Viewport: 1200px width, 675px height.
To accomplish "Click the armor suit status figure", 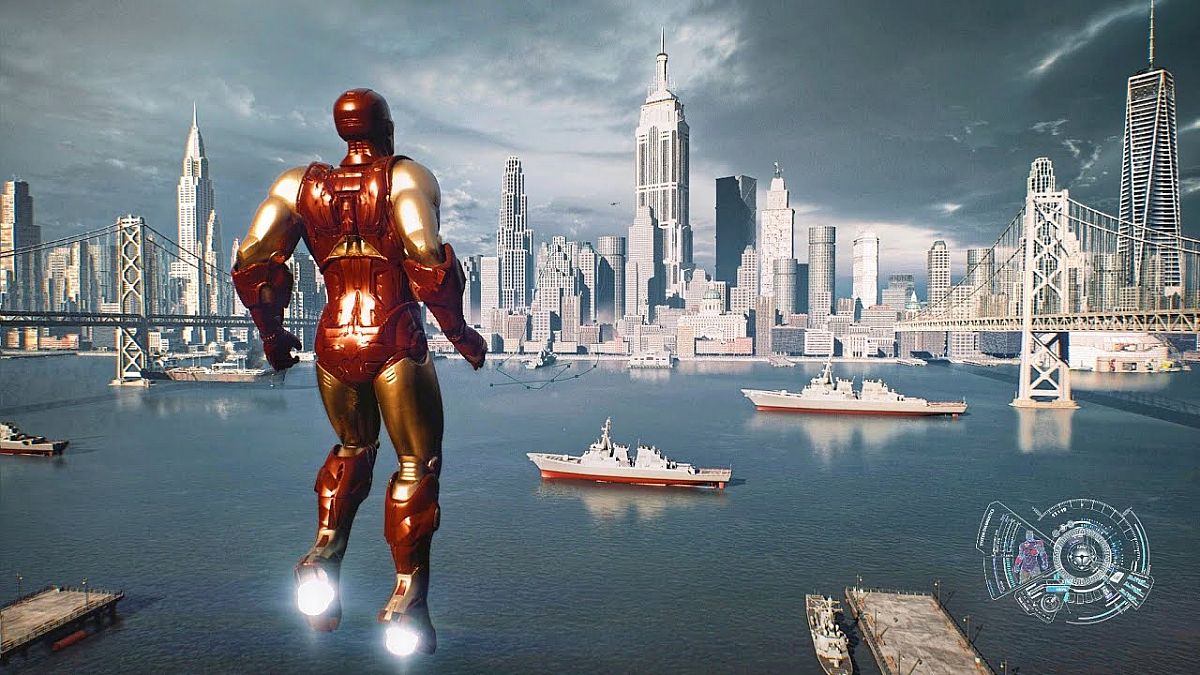I will coord(1031,555).
